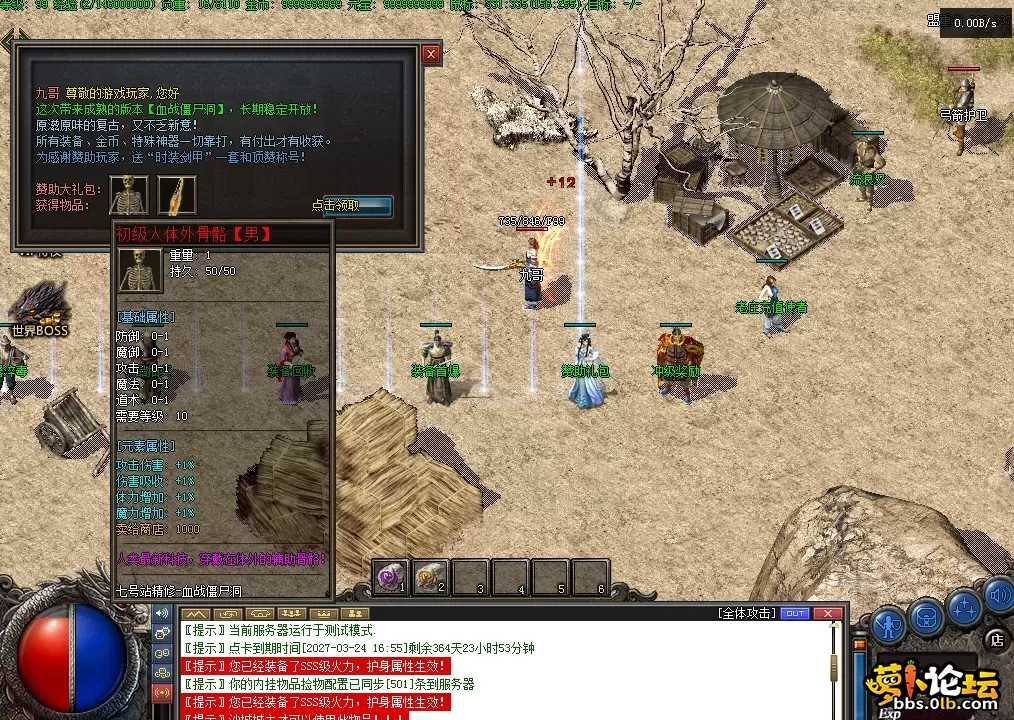Select the skeleton exoskeleton reward icon
The height and width of the screenshot is (720, 1014).
(129, 195)
